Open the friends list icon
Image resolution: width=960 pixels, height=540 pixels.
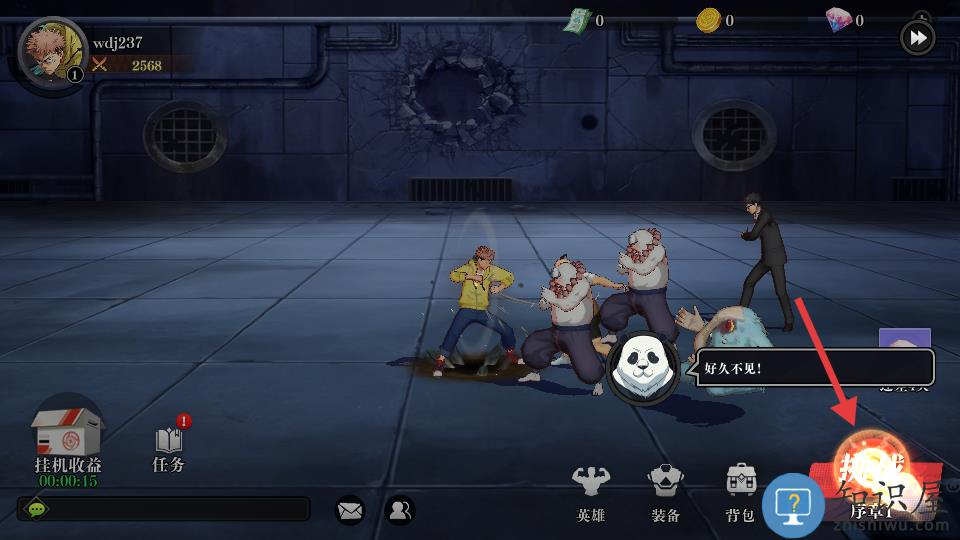399,510
